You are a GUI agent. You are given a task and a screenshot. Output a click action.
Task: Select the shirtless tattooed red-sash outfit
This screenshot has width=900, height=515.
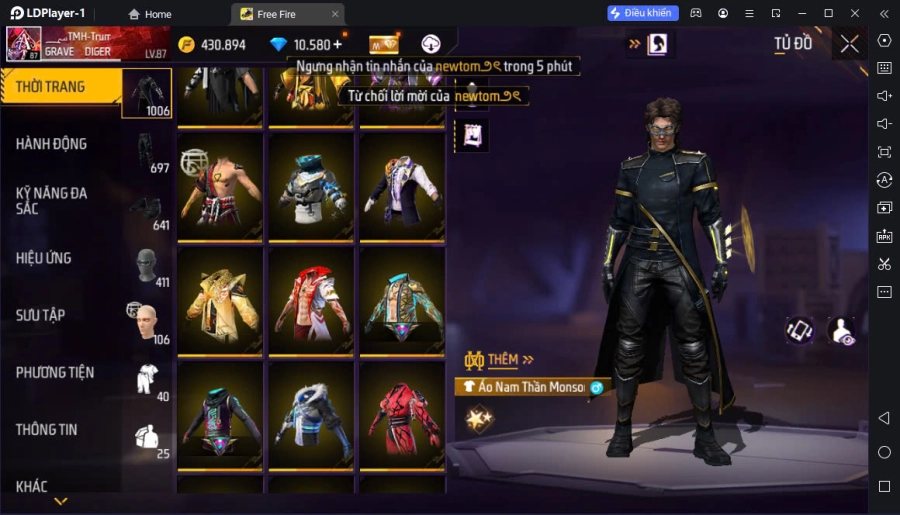pyautogui.click(x=220, y=188)
